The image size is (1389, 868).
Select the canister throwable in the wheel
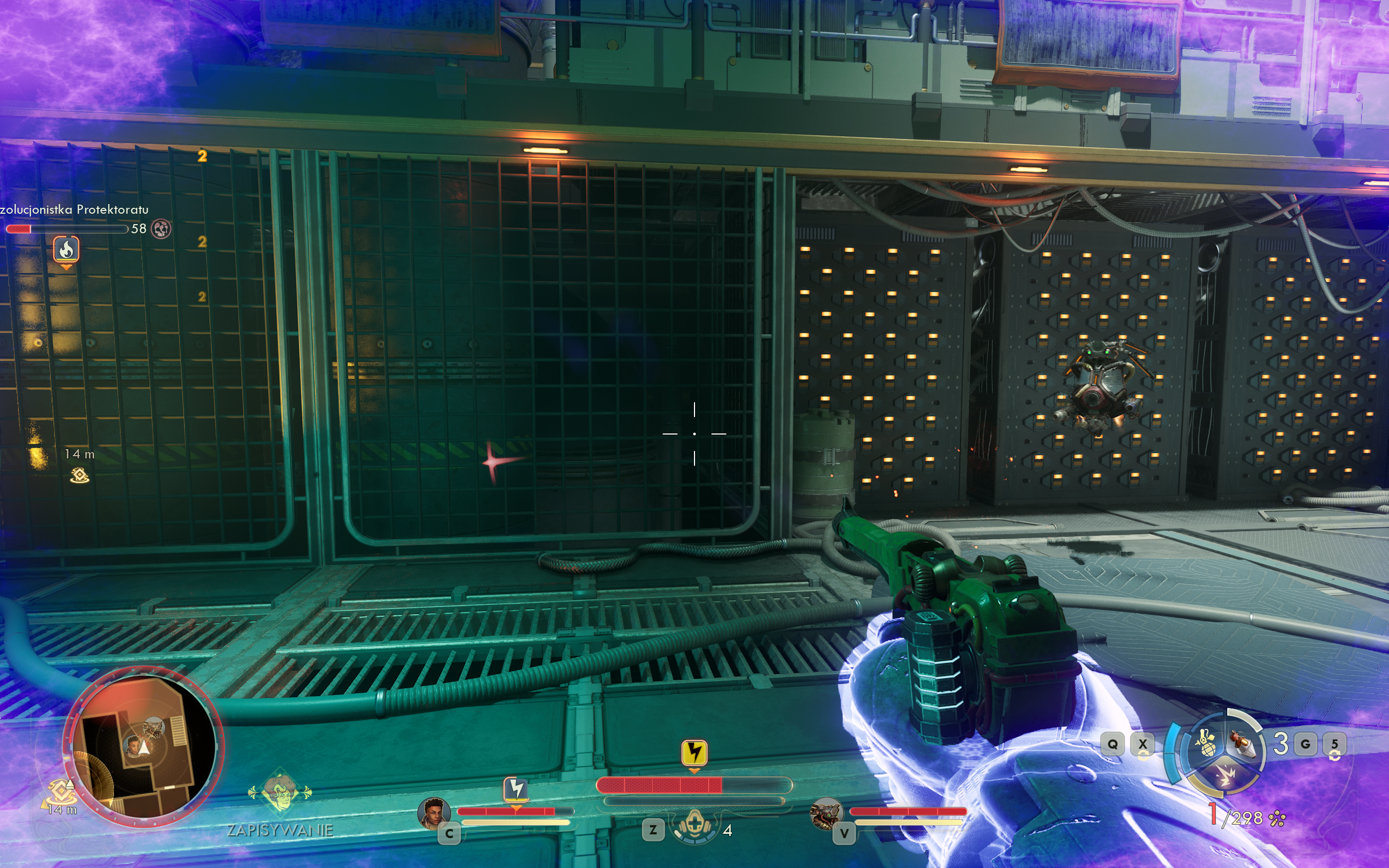coord(1242,744)
